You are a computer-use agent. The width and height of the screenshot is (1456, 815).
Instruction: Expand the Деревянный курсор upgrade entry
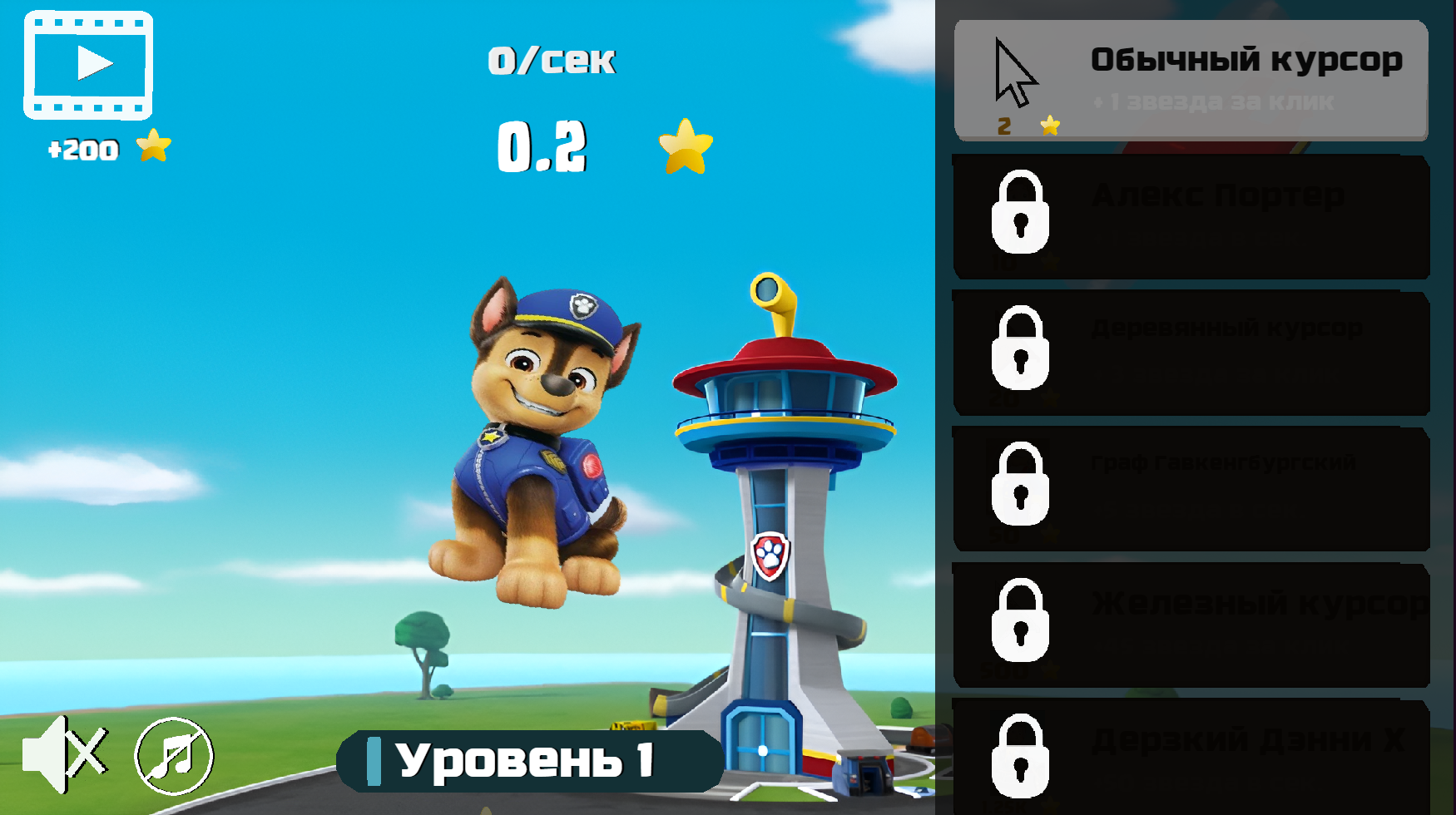pyautogui.click(x=1190, y=353)
